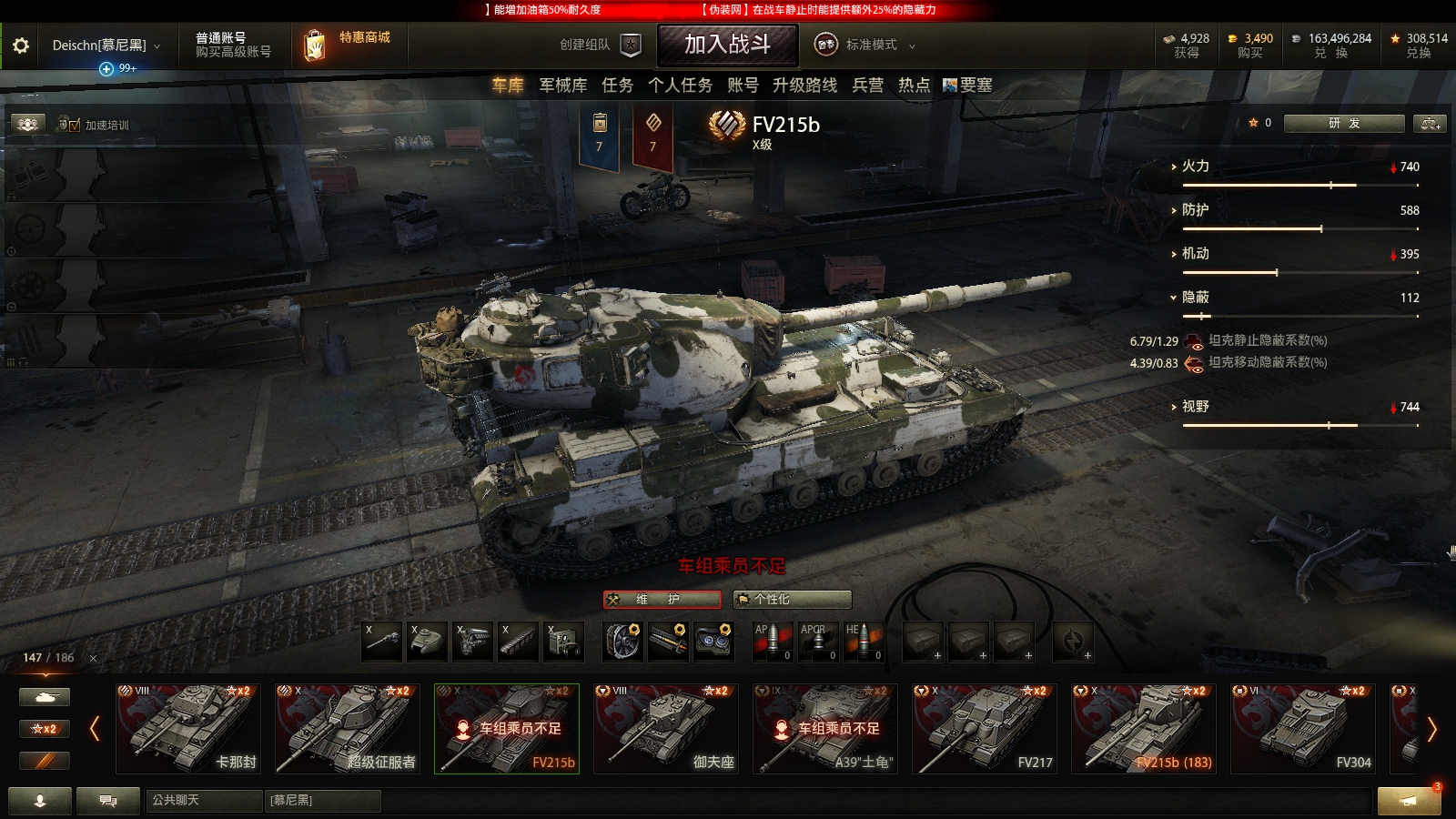Open the 标准模式 battle mode dropdown
This screenshot has width=1456, height=819.
click(864, 45)
